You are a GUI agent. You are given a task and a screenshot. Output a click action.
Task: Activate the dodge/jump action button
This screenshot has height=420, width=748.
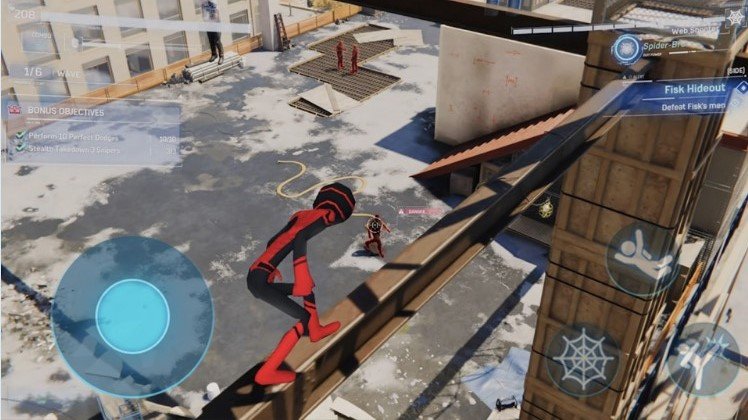point(645,258)
